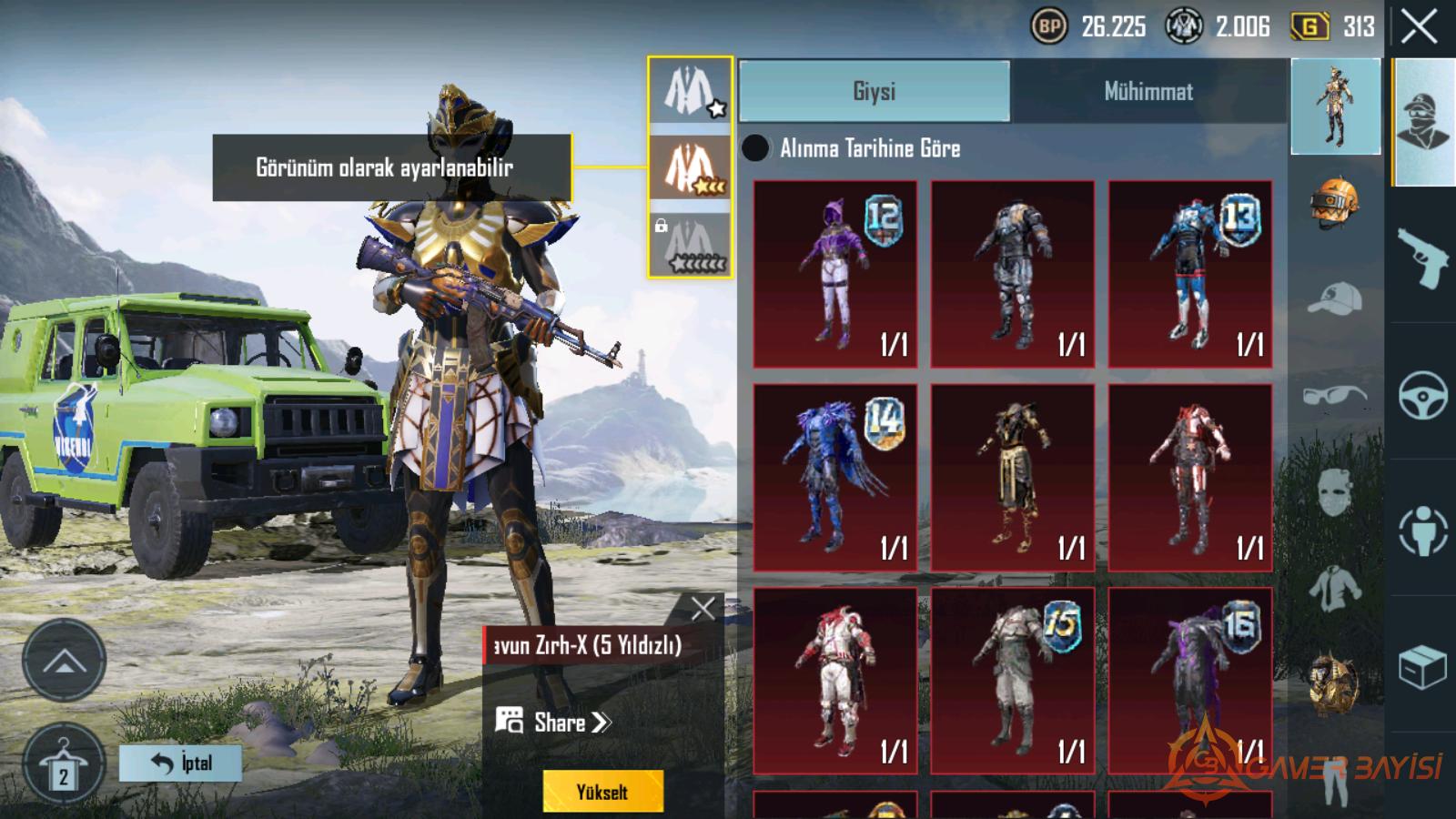Select the purple hooded outfit numbered 12
Image resolution: width=1456 pixels, height=819 pixels.
click(835, 274)
